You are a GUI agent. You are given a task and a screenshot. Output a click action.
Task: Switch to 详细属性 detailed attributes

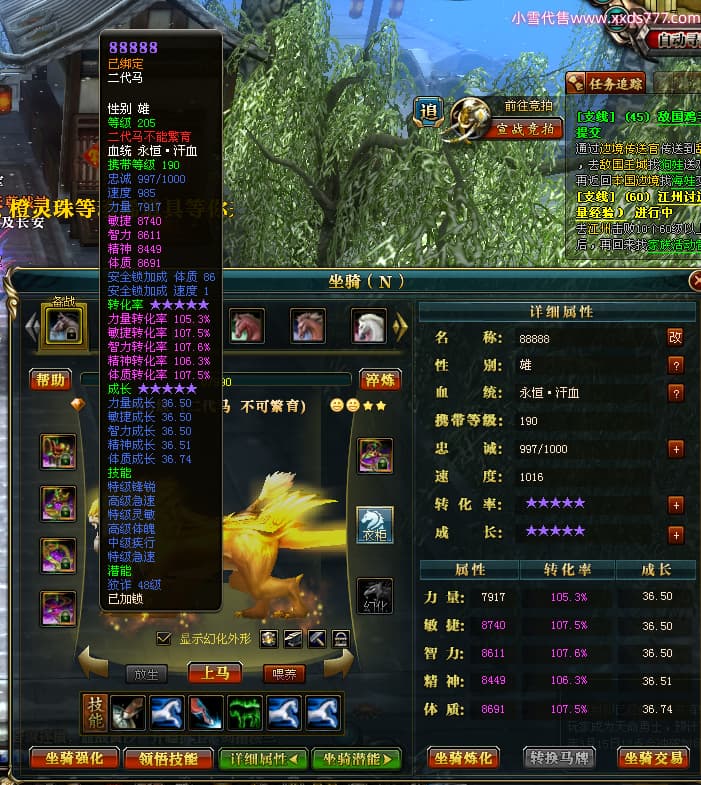click(x=263, y=758)
